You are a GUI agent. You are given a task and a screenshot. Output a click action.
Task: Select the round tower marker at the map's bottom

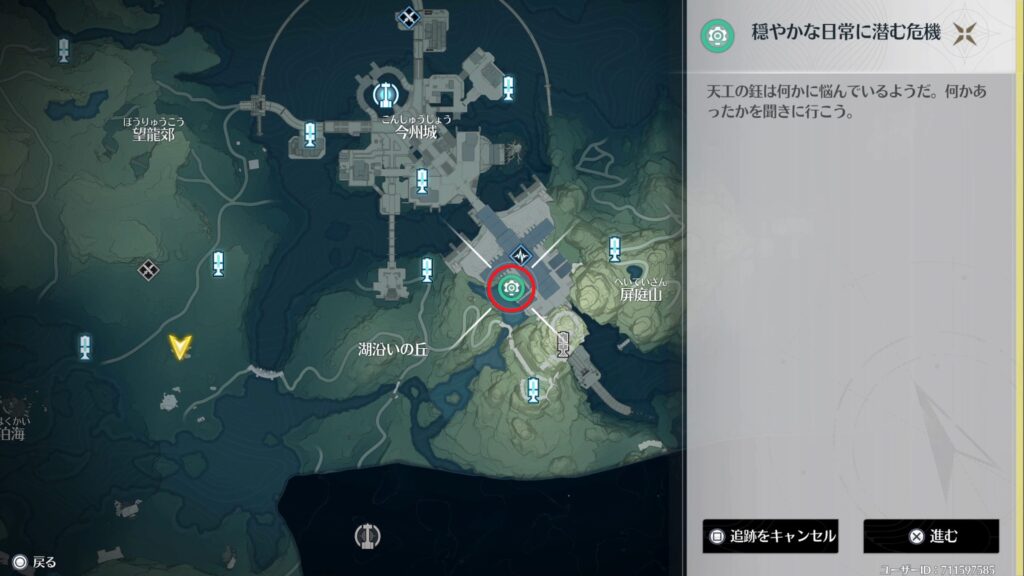(368, 535)
